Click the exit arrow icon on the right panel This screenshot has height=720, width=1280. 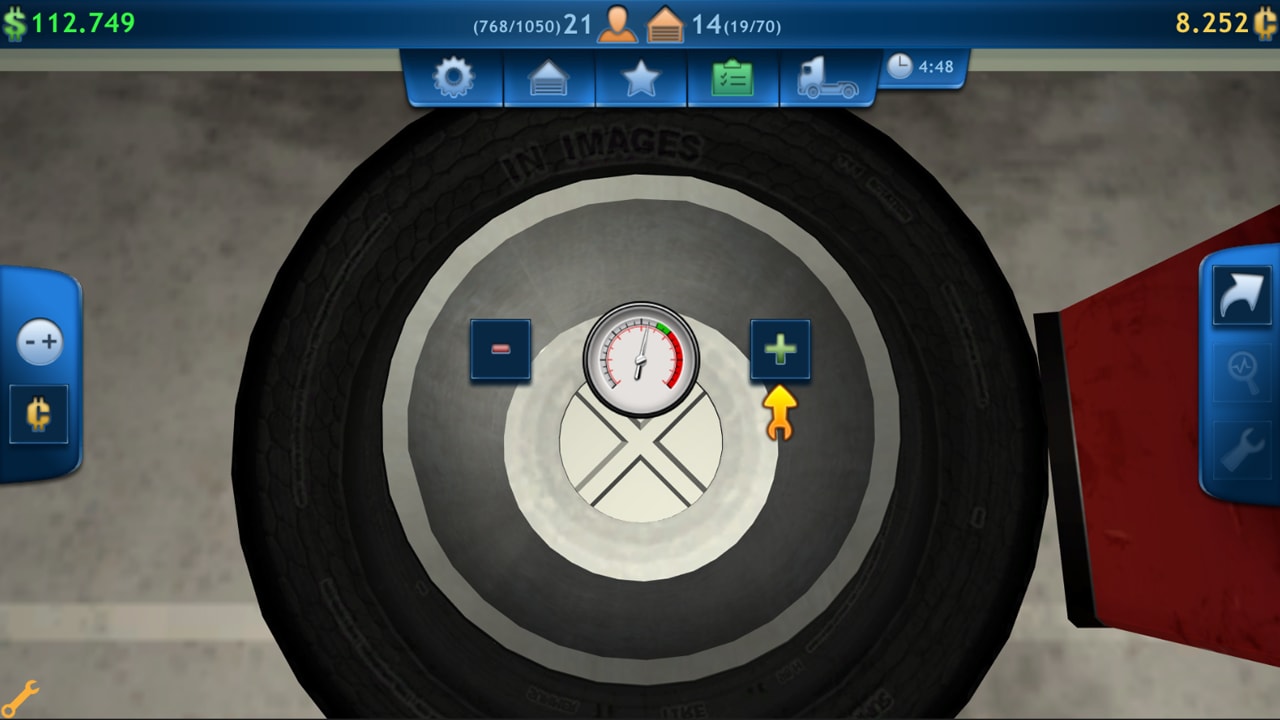coord(1241,296)
